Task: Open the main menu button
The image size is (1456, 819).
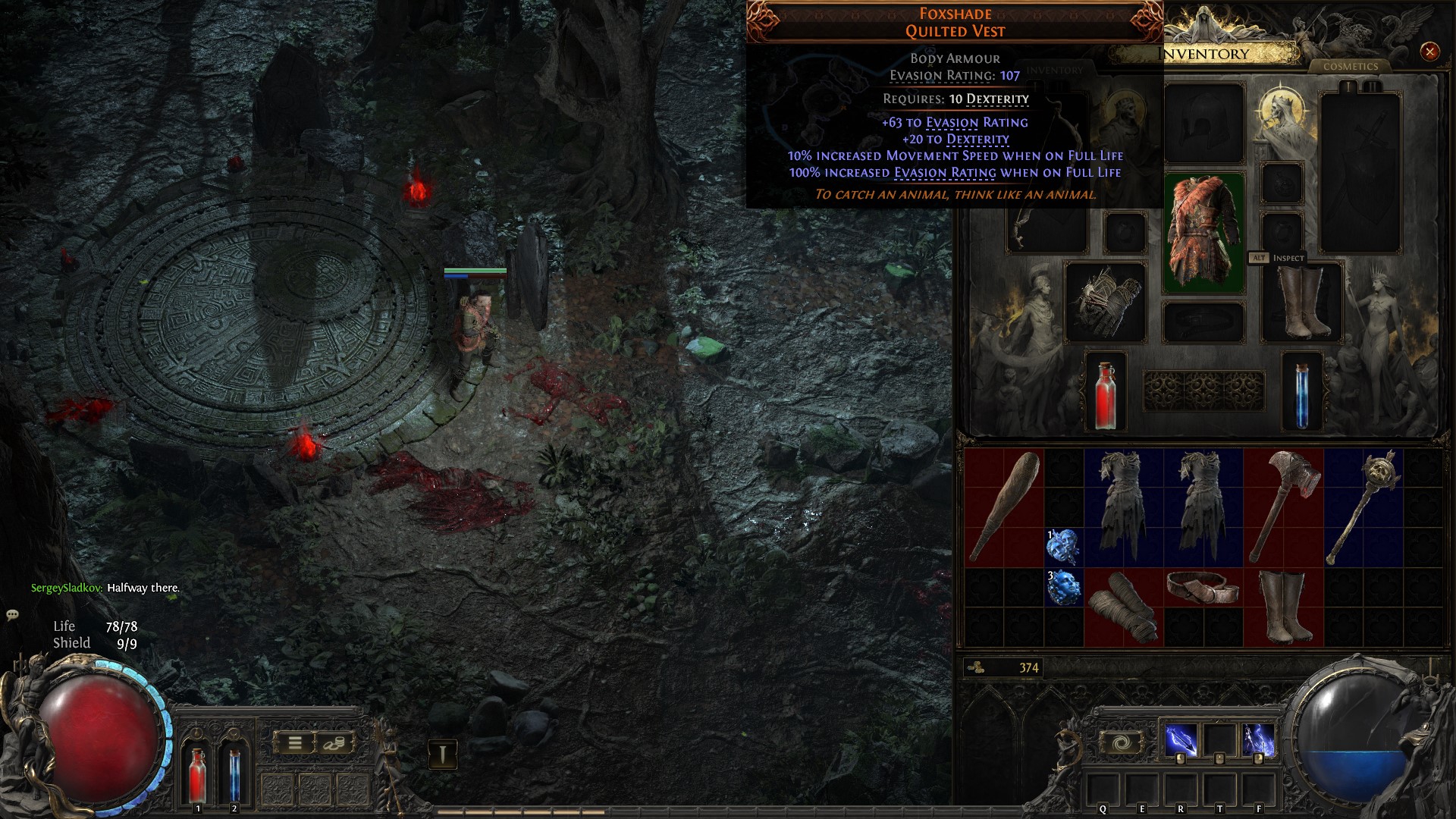Action: (295, 743)
